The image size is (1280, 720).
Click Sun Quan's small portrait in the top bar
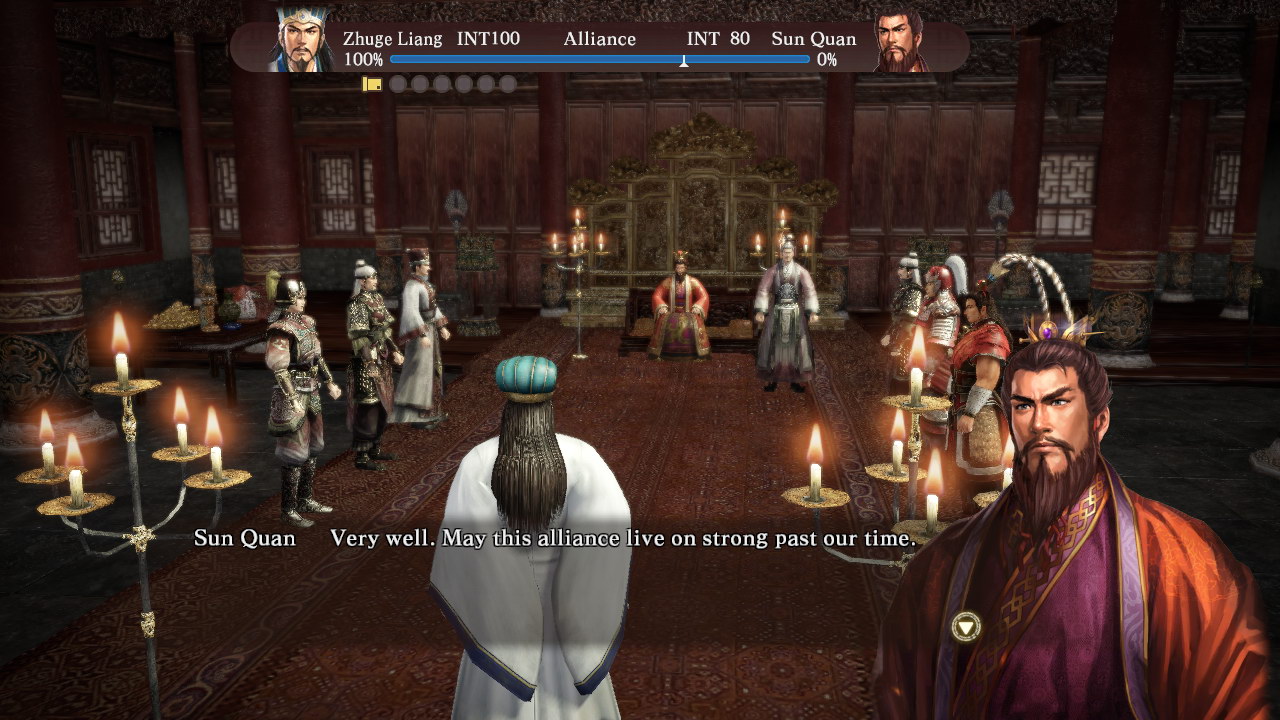coord(900,42)
